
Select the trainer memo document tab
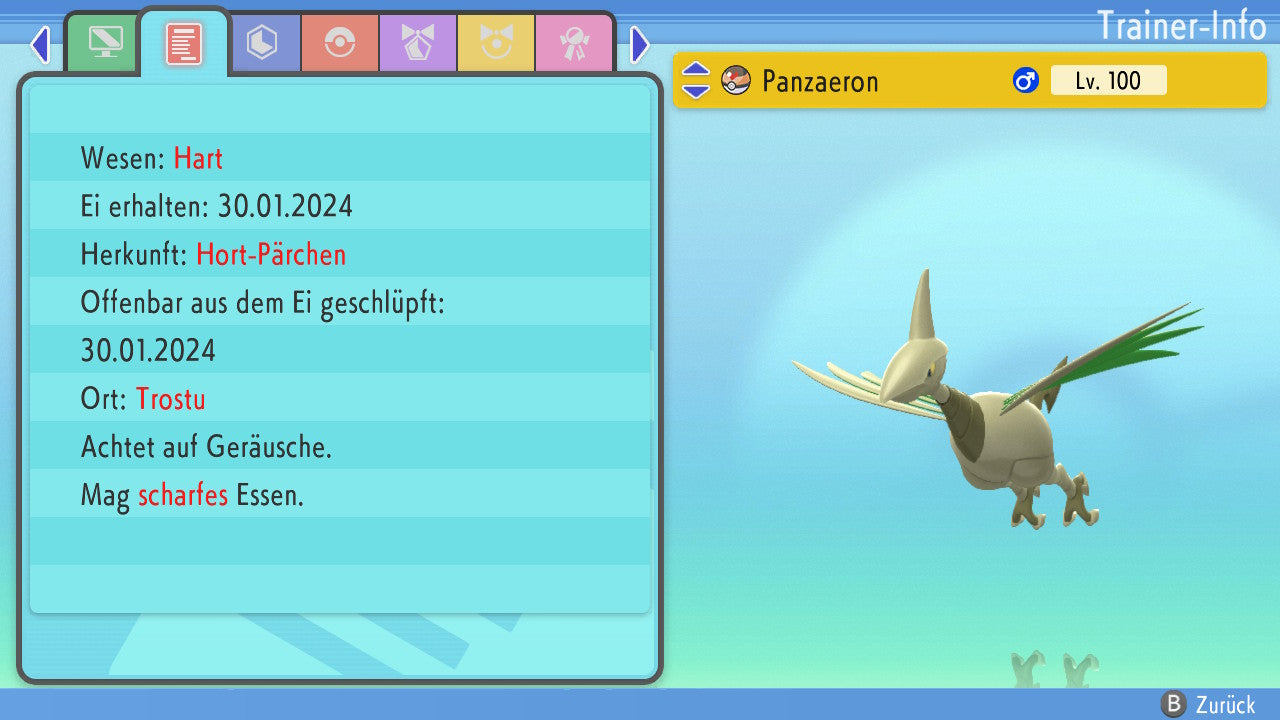coord(184,43)
